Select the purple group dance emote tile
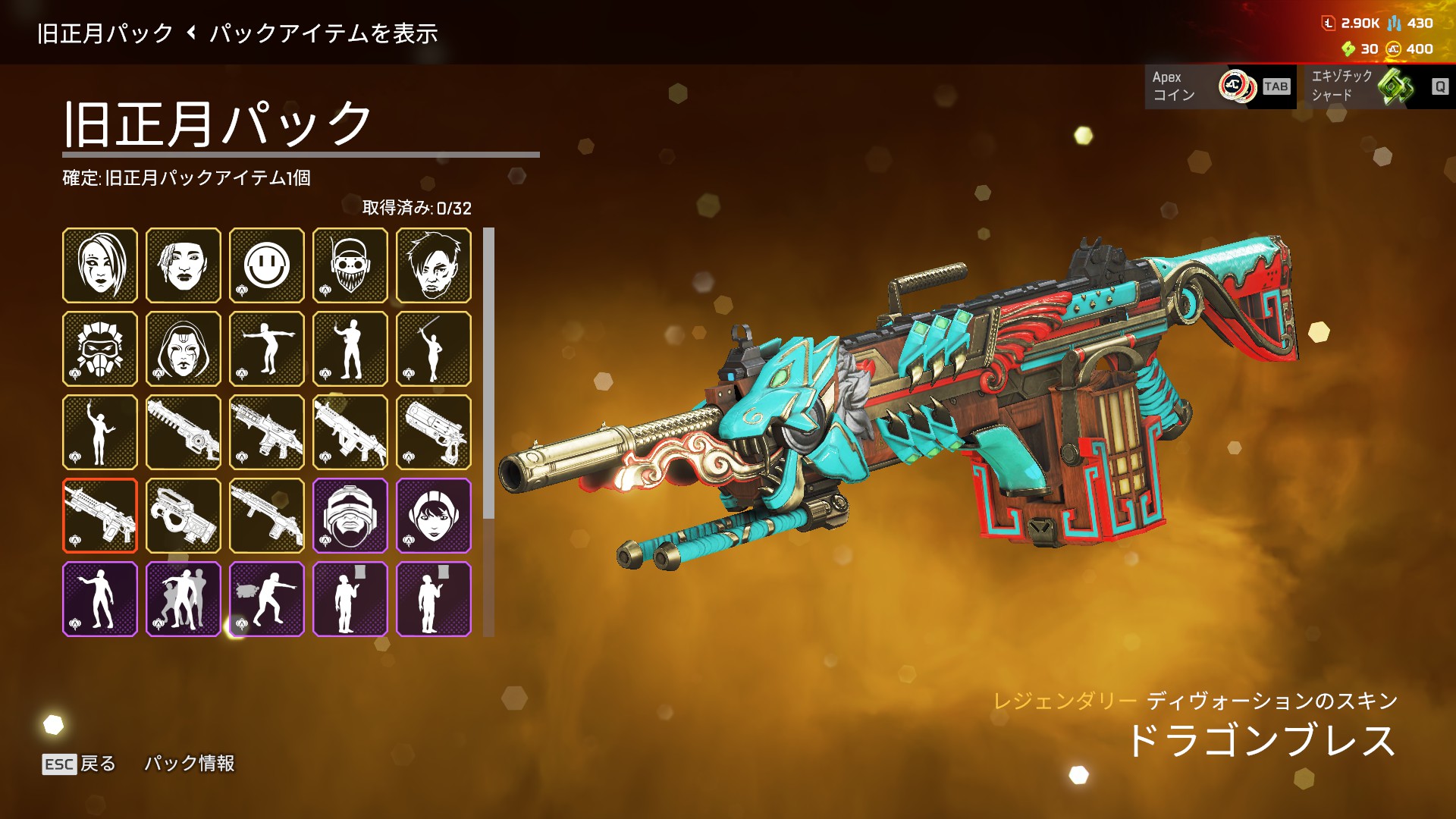 [x=184, y=599]
